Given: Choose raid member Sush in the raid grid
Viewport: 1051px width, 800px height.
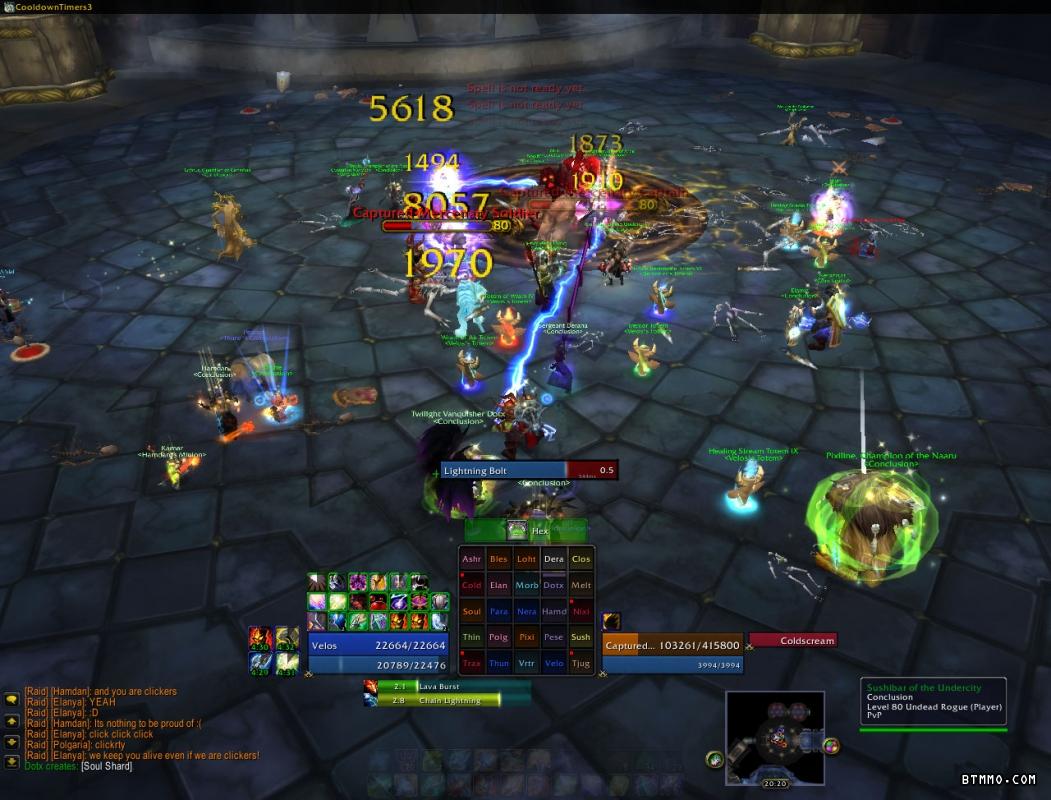Looking at the screenshot, I should pos(581,638).
